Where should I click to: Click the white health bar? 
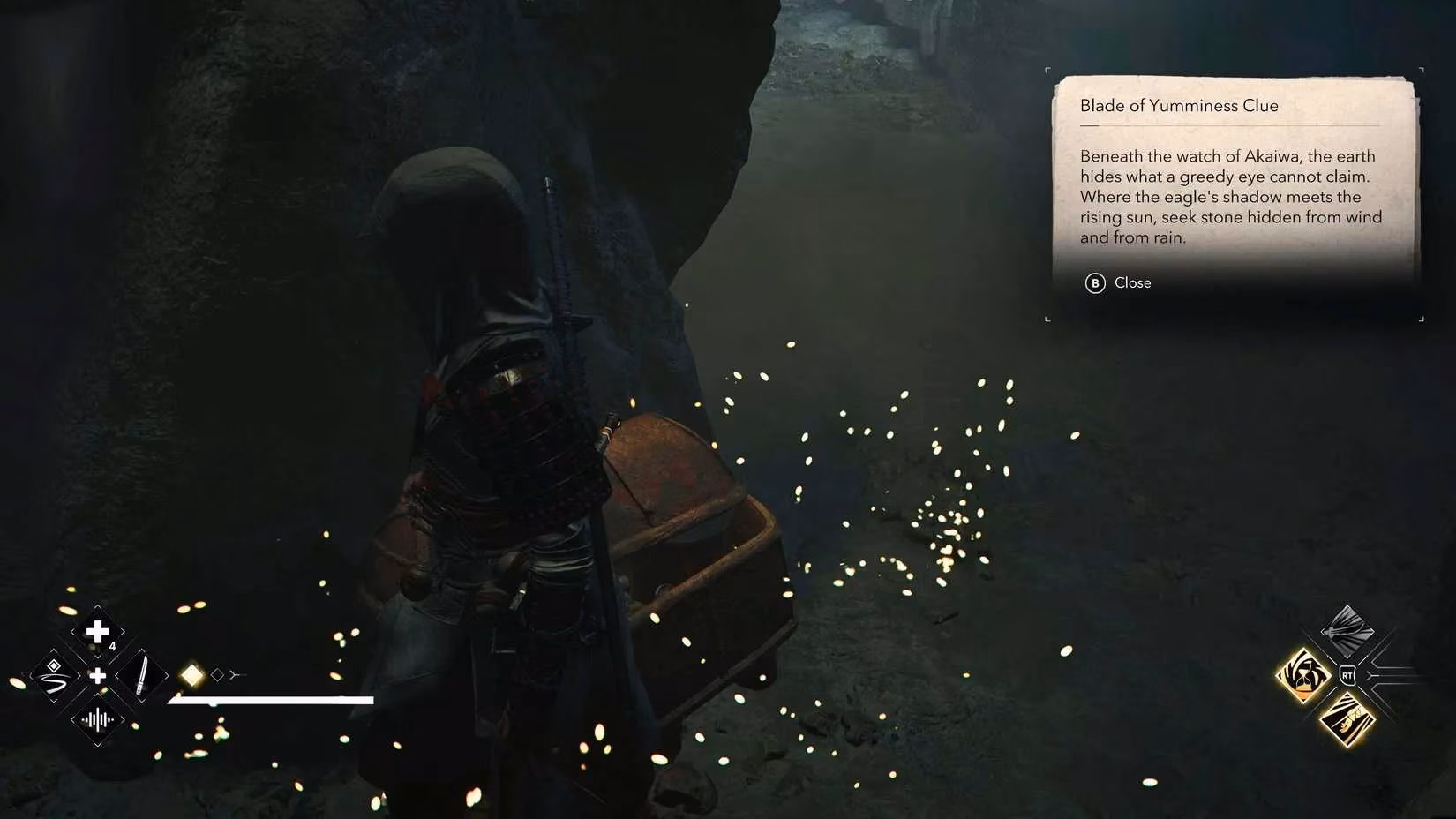click(x=274, y=700)
